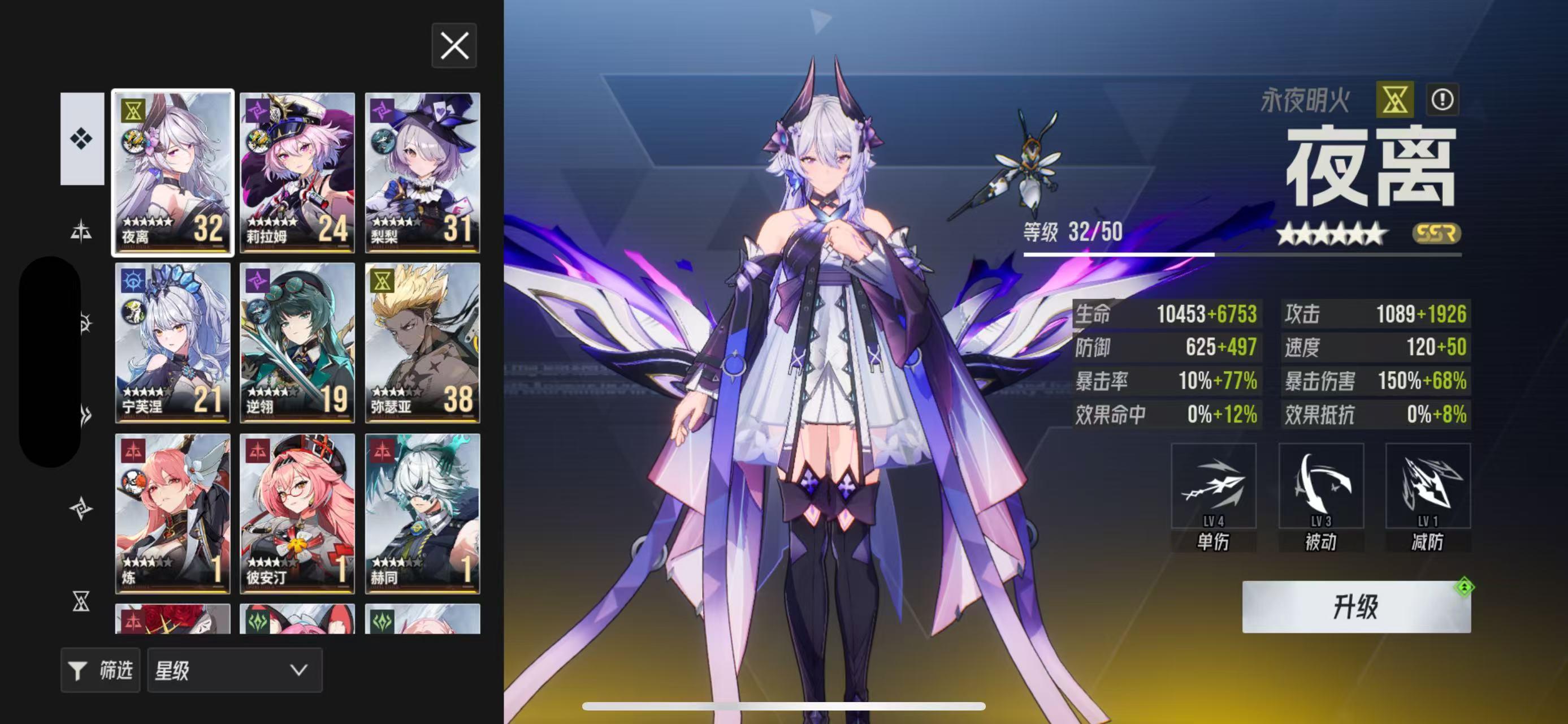The width and height of the screenshot is (1568, 724).
Task: Click the exclamation info icon beside 永夜明火
Action: (1444, 99)
